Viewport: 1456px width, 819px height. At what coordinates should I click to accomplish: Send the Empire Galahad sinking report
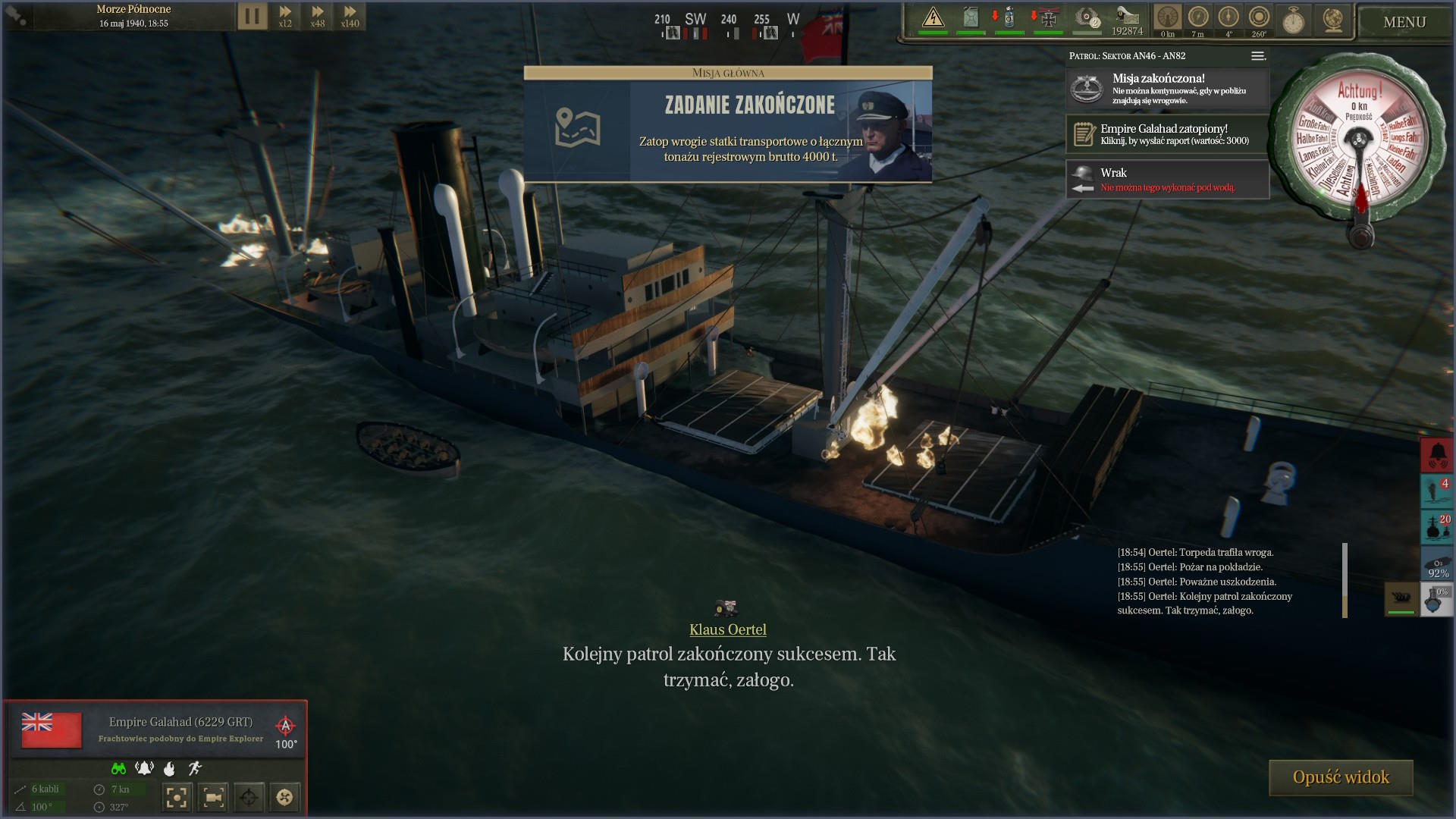point(1167,134)
